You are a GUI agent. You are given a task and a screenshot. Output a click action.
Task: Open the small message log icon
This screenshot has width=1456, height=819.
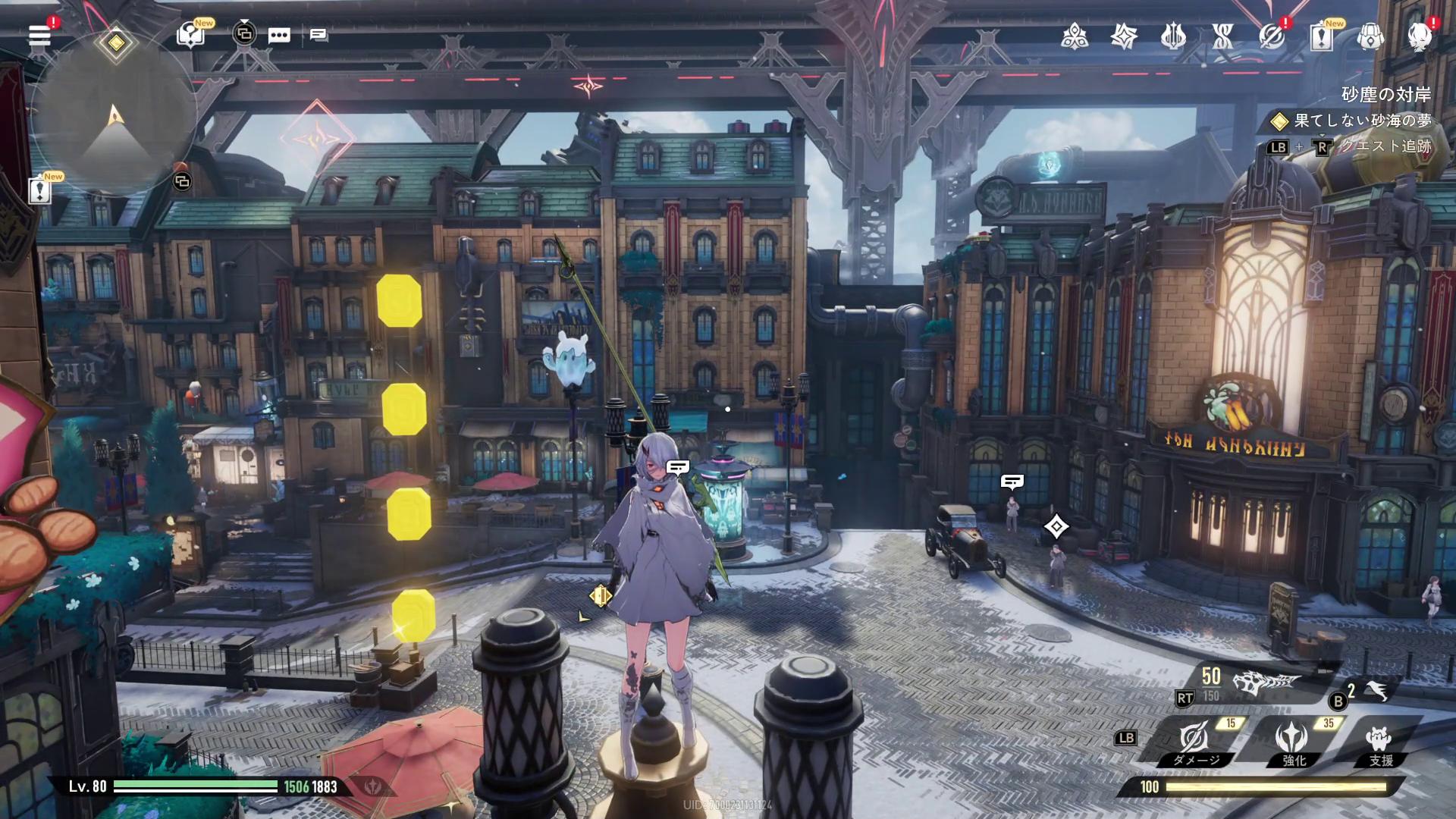(x=318, y=35)
